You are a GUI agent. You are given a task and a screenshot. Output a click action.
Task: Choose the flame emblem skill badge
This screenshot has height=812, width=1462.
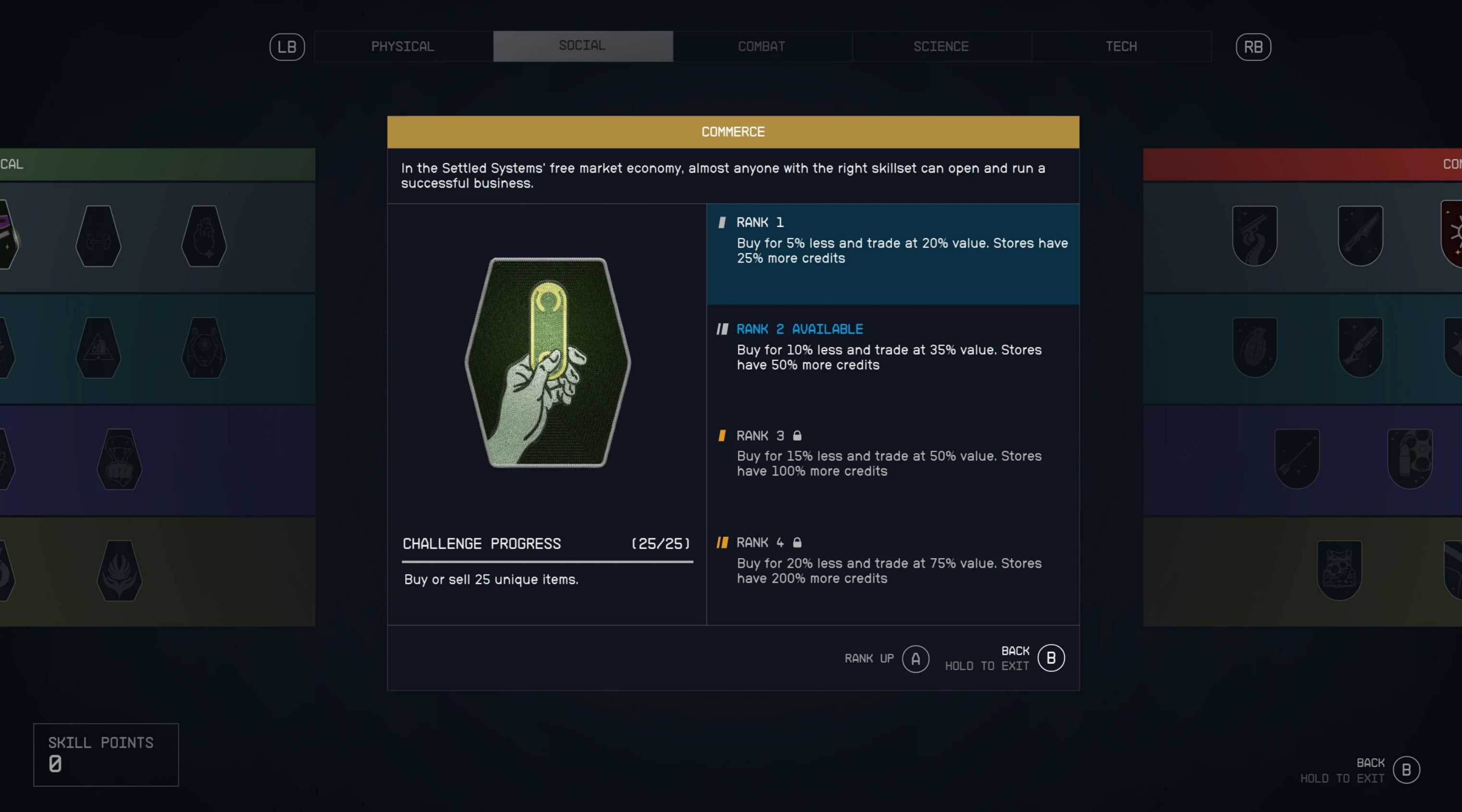click(119, 570)
